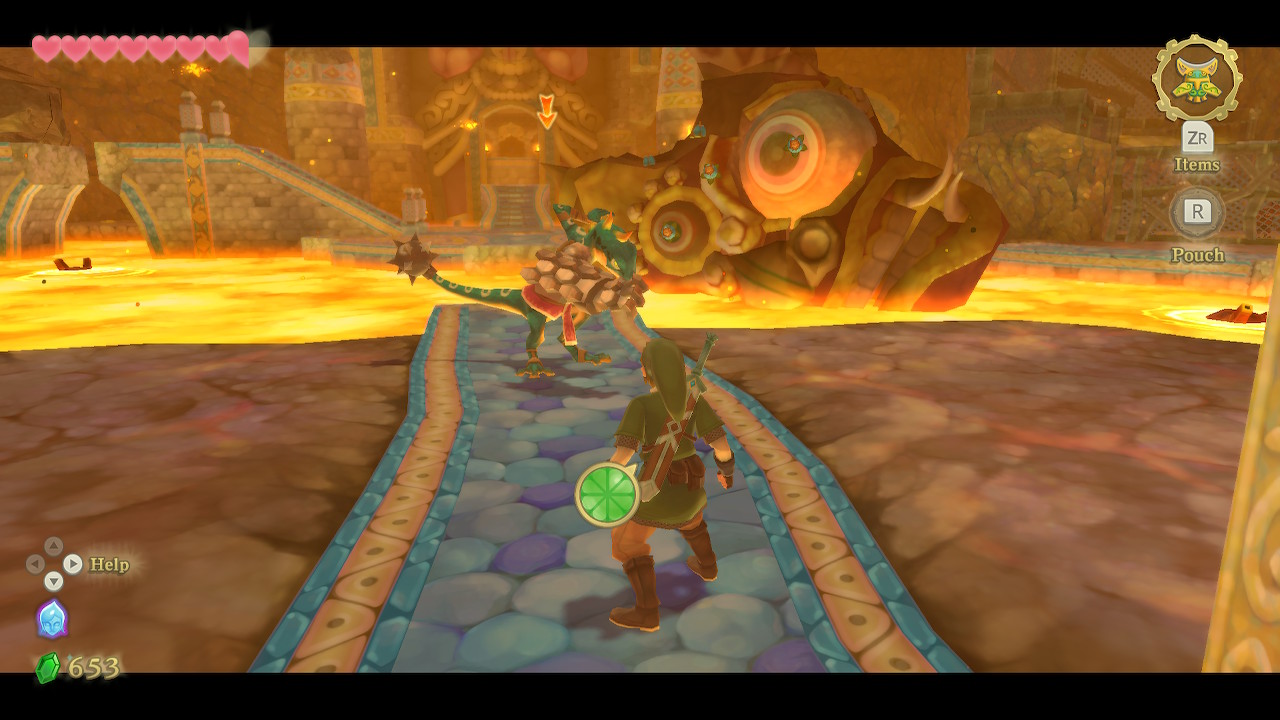The image size is (1280, 720).
Task: Open the Help option
Action: 109,565
